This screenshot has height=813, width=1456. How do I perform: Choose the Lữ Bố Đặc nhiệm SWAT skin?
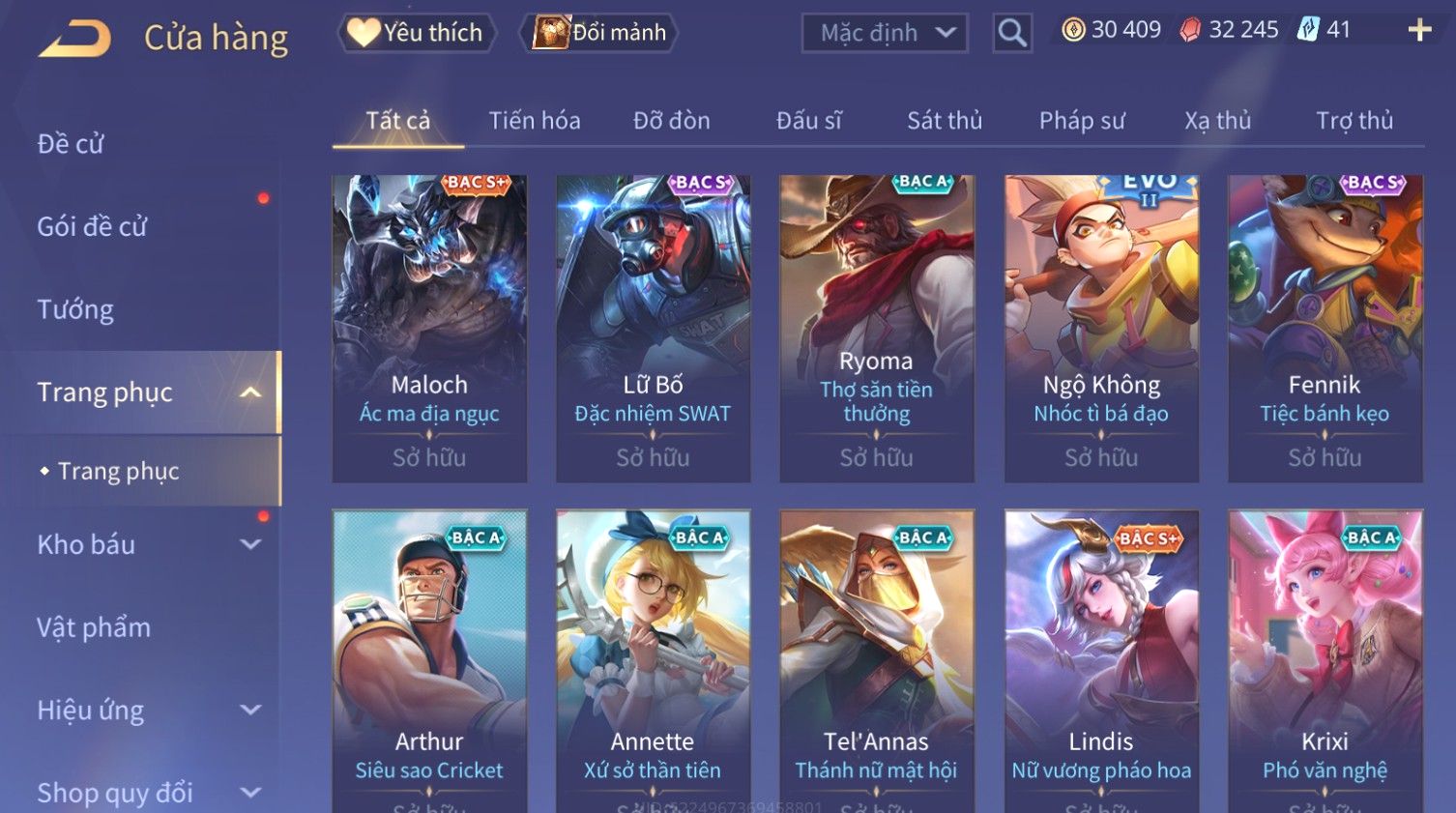(653, 328)
